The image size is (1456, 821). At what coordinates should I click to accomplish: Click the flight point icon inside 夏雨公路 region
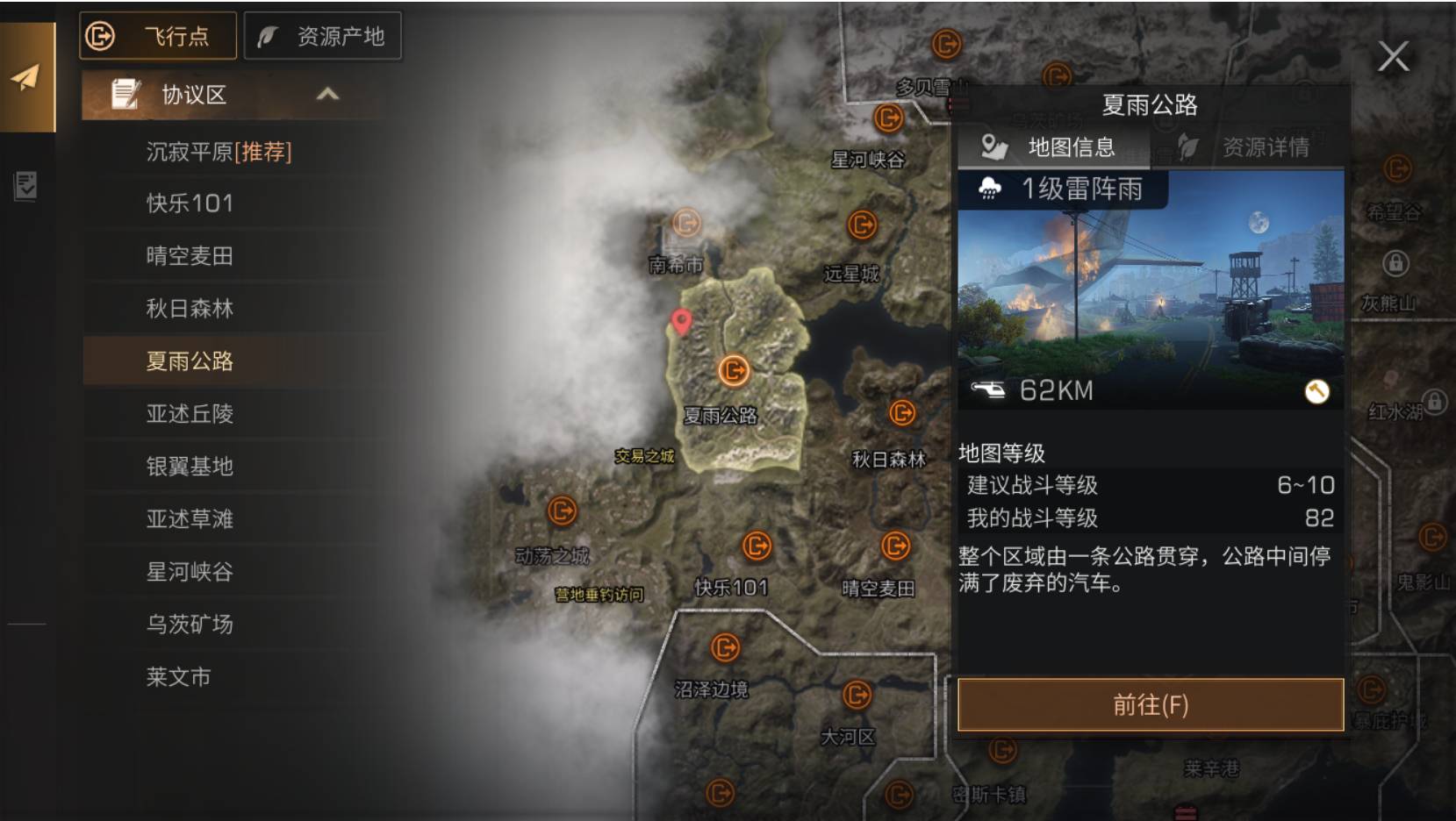pyautogui.click(x=734, y=371)
